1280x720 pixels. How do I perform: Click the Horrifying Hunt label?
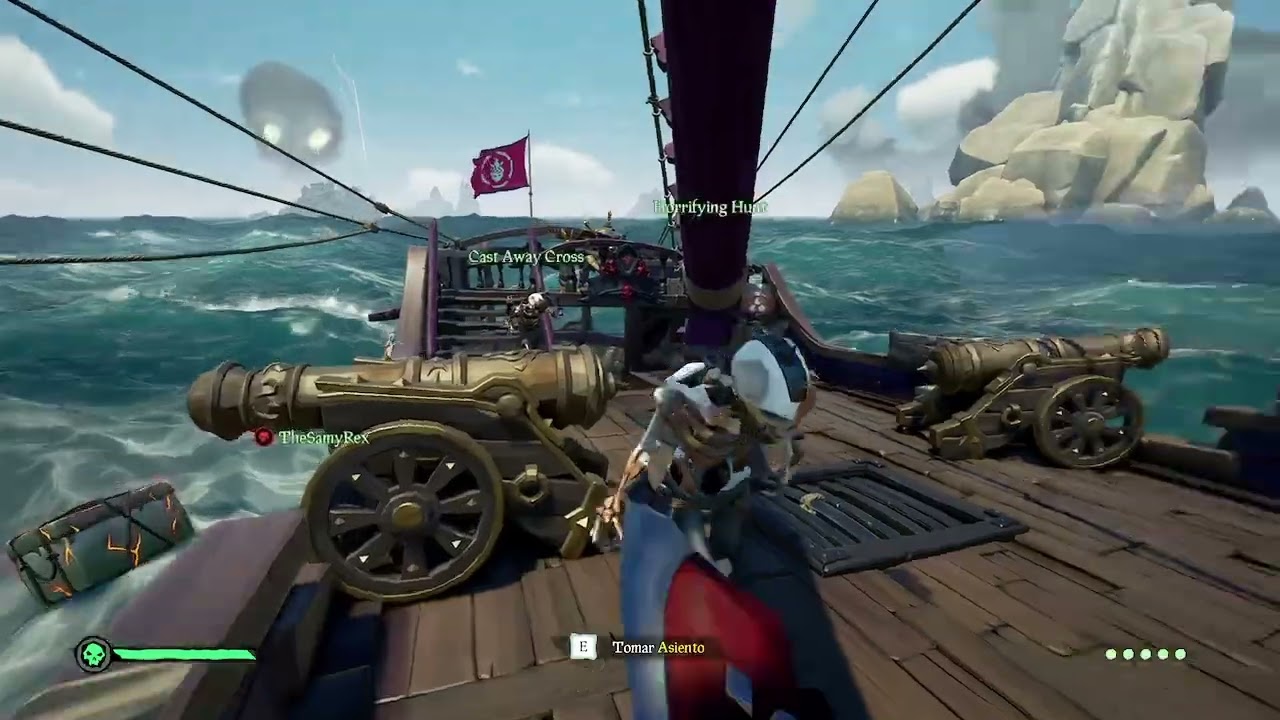[710, 207]
